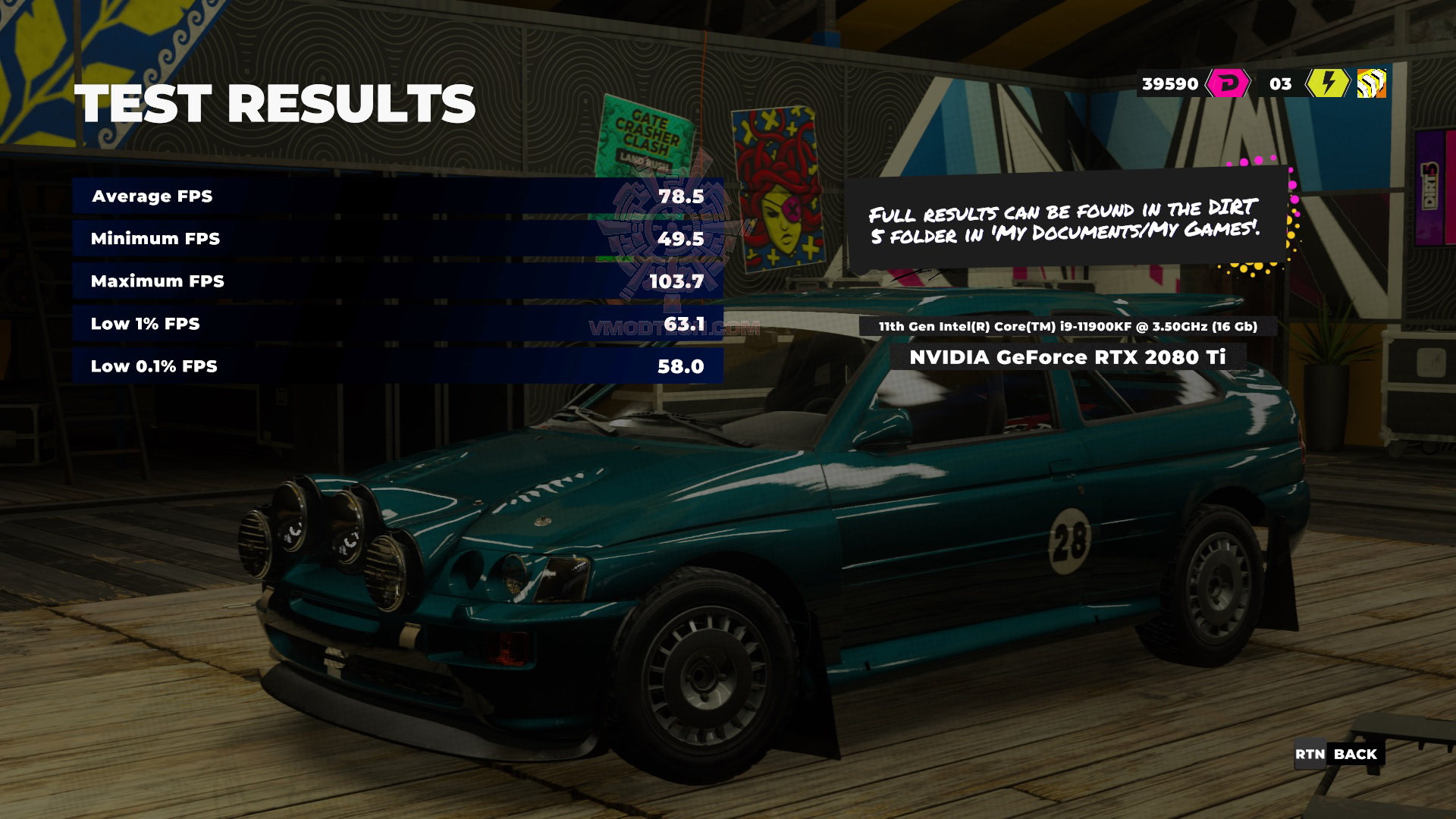The height and width of the screenshot is (819, 1456).
Task: Select the yellow lightning bolt level icon
Action: tap(1327, 83)
